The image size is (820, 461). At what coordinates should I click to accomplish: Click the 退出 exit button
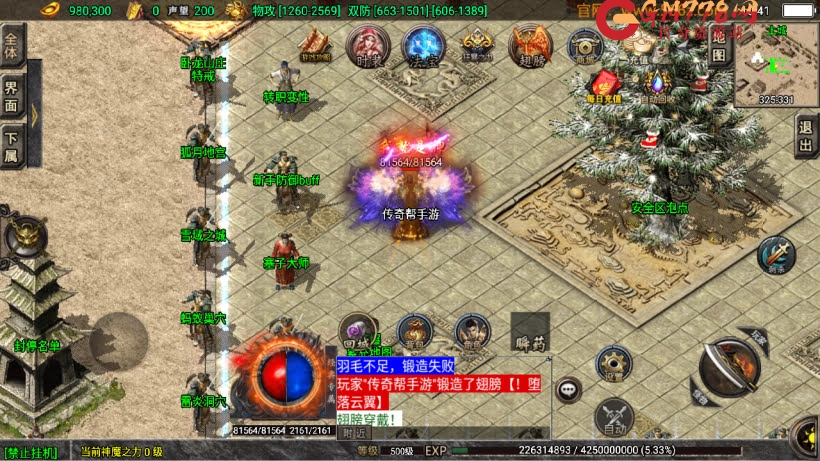tap(806, 136)
